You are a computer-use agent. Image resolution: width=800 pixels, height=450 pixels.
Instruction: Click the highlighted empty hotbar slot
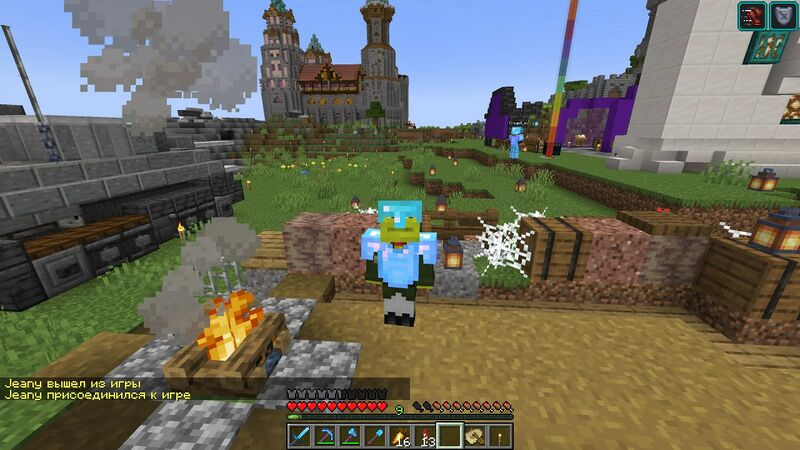450,436
